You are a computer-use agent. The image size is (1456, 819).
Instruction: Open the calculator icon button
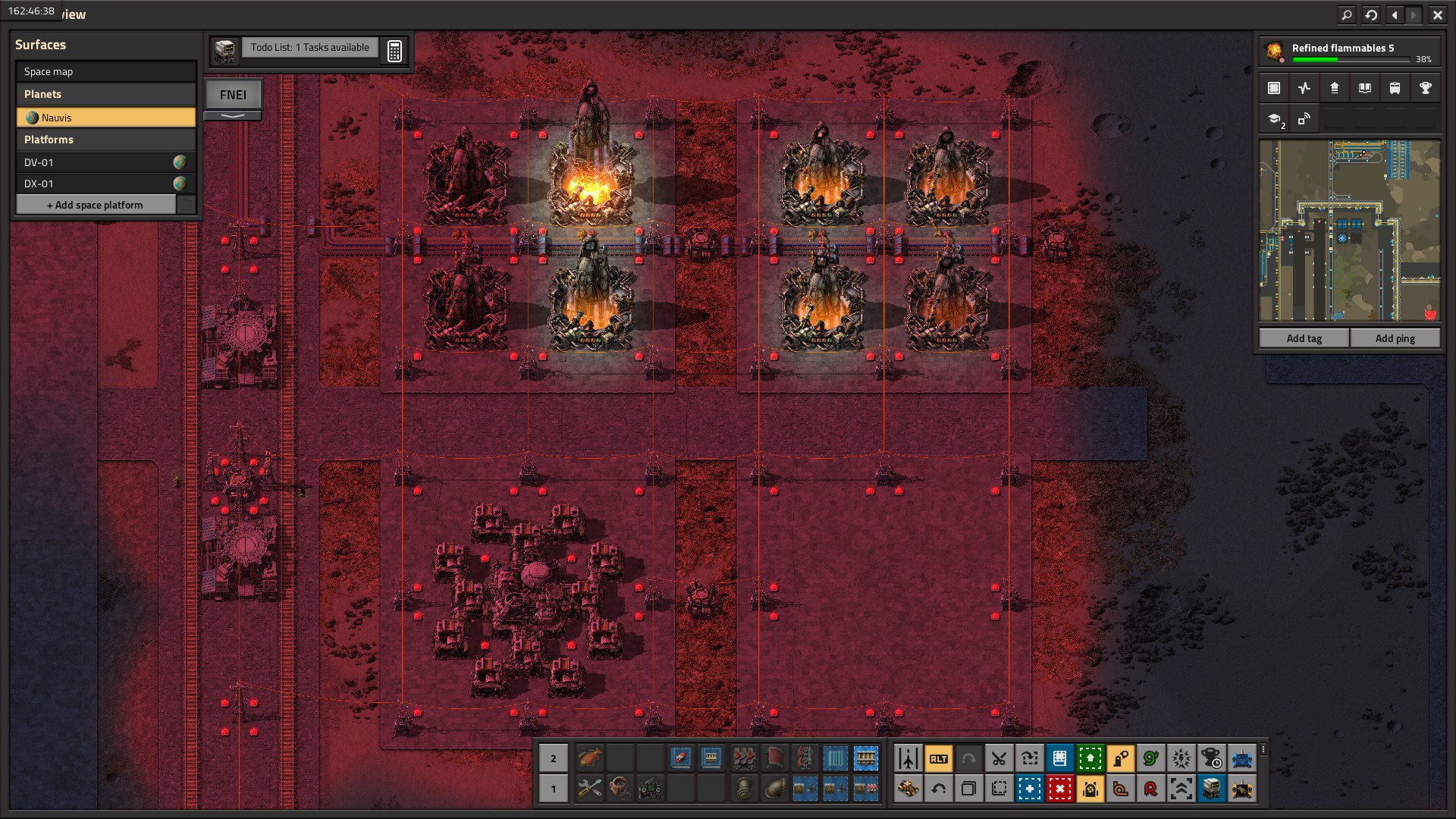394,51
